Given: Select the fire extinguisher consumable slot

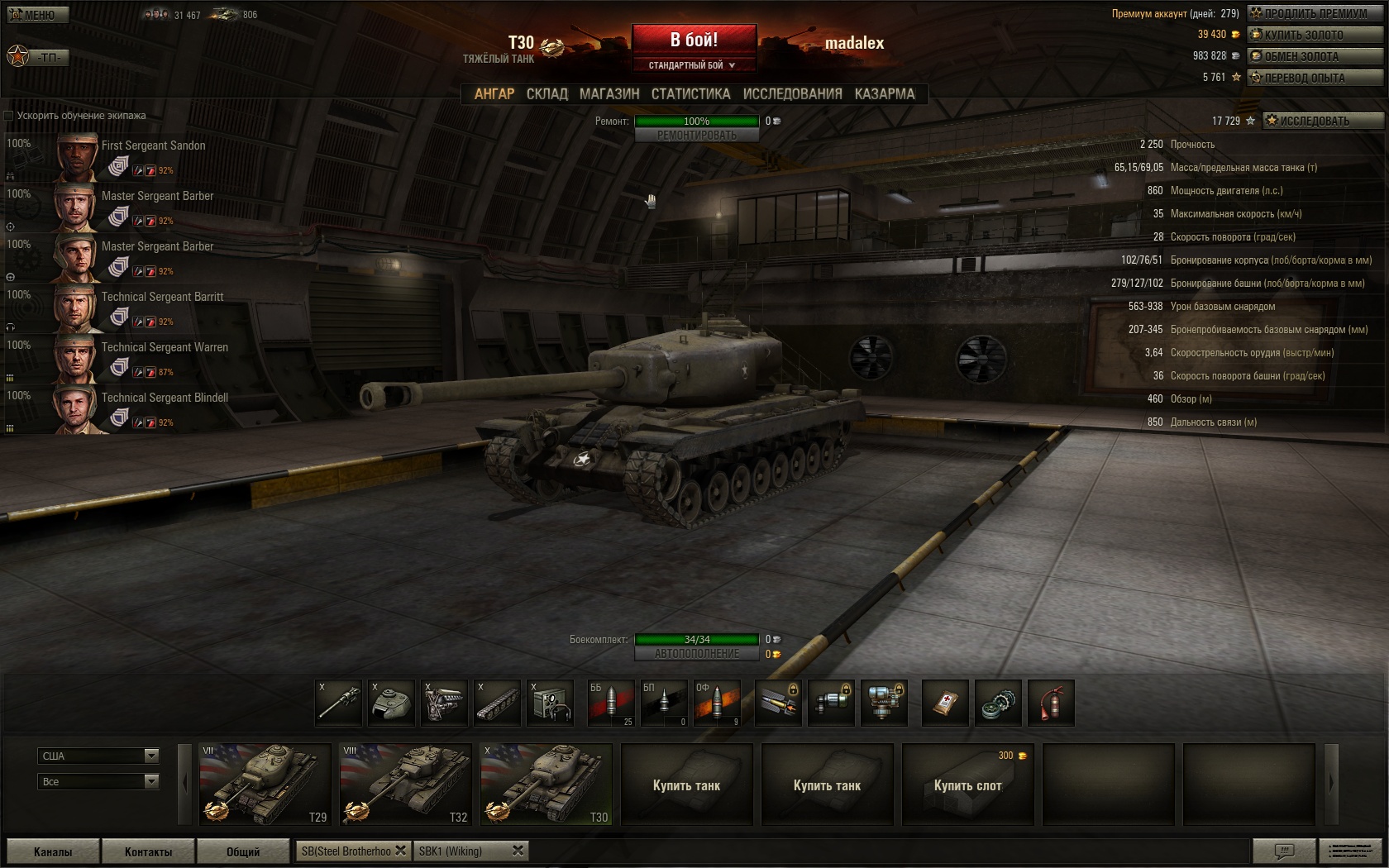Looking at the screenshot, I should coord(1051,703).
